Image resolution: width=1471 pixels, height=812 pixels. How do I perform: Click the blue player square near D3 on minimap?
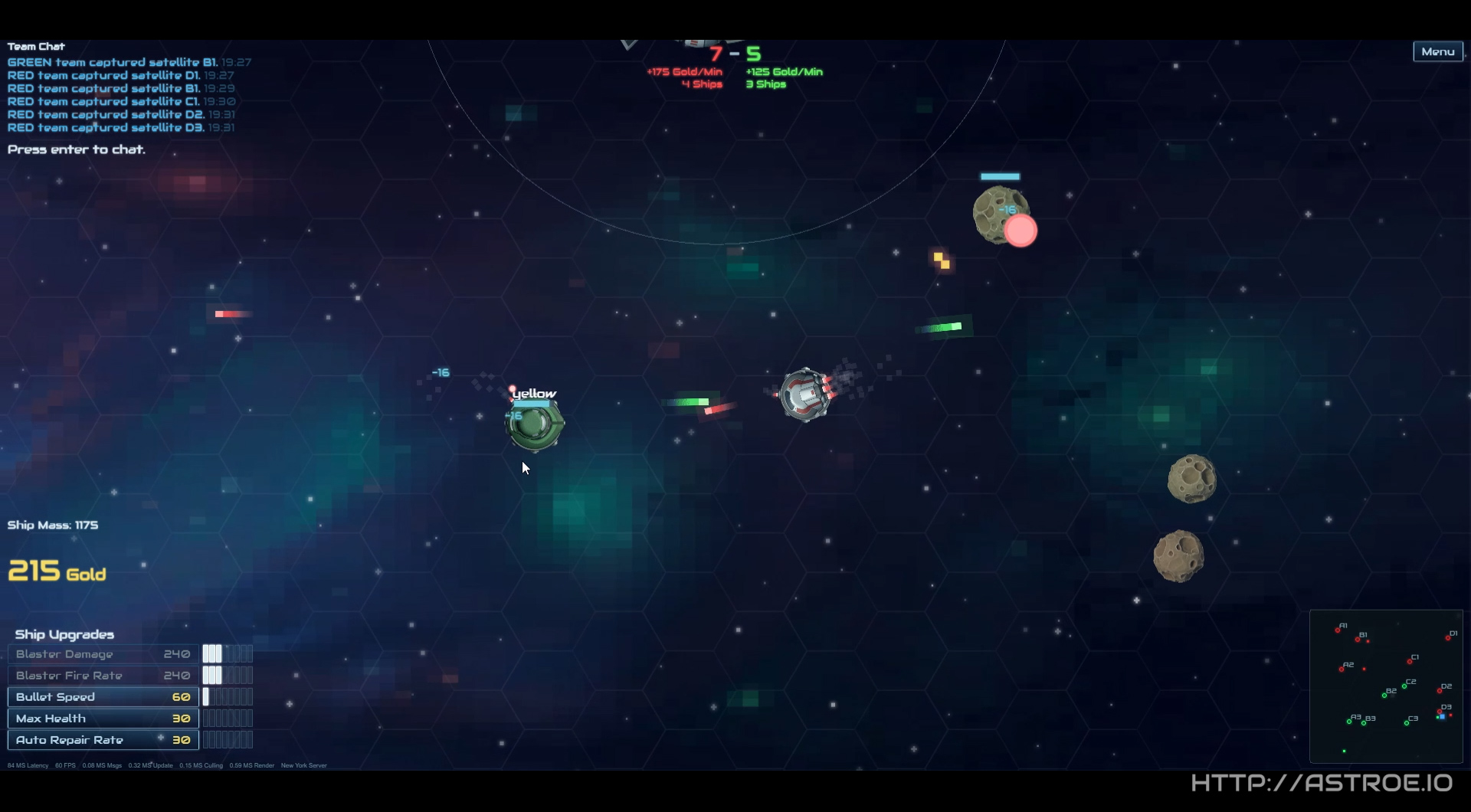tap(1443, 717)
